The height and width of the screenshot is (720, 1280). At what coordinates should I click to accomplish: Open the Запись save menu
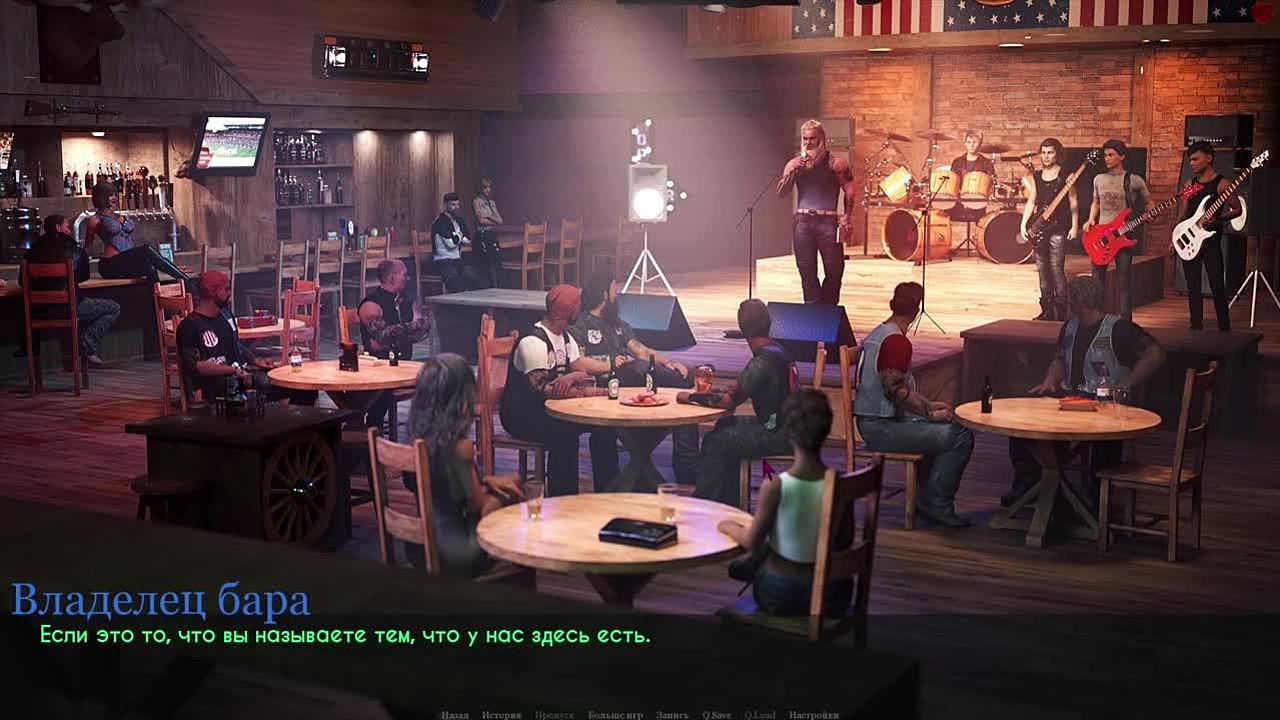[672, 715]
